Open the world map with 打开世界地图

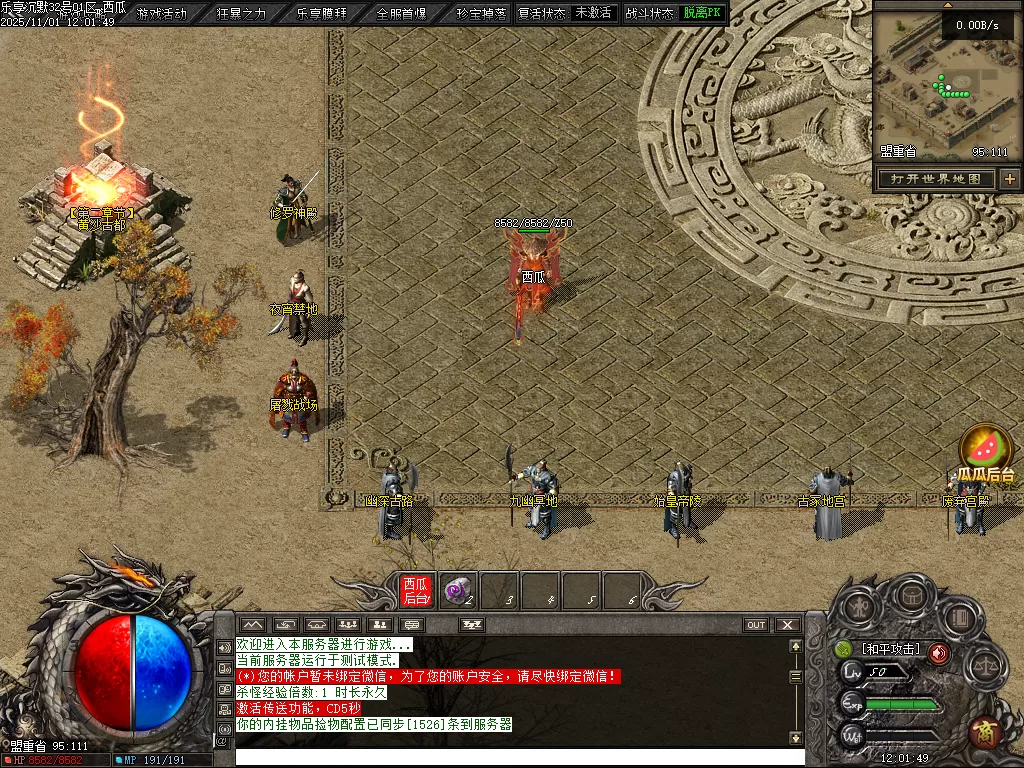click(936, 179)
